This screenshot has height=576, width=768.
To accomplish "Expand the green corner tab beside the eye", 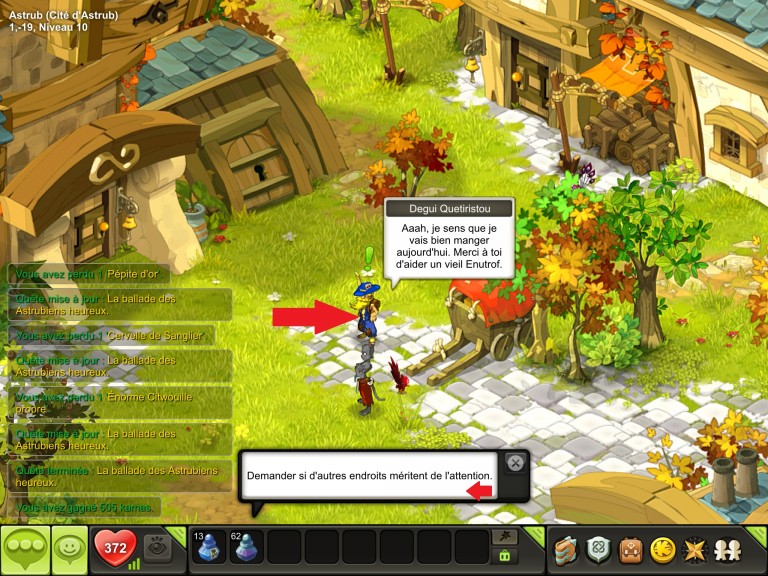I will click(x=180, y=531).
